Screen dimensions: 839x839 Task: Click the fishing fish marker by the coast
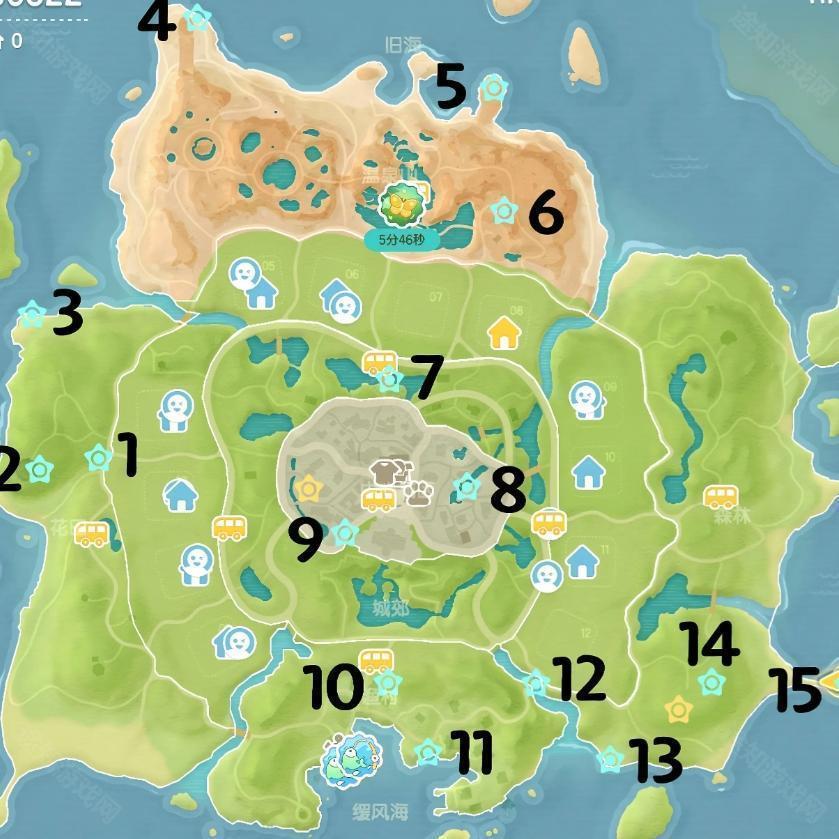348,762
